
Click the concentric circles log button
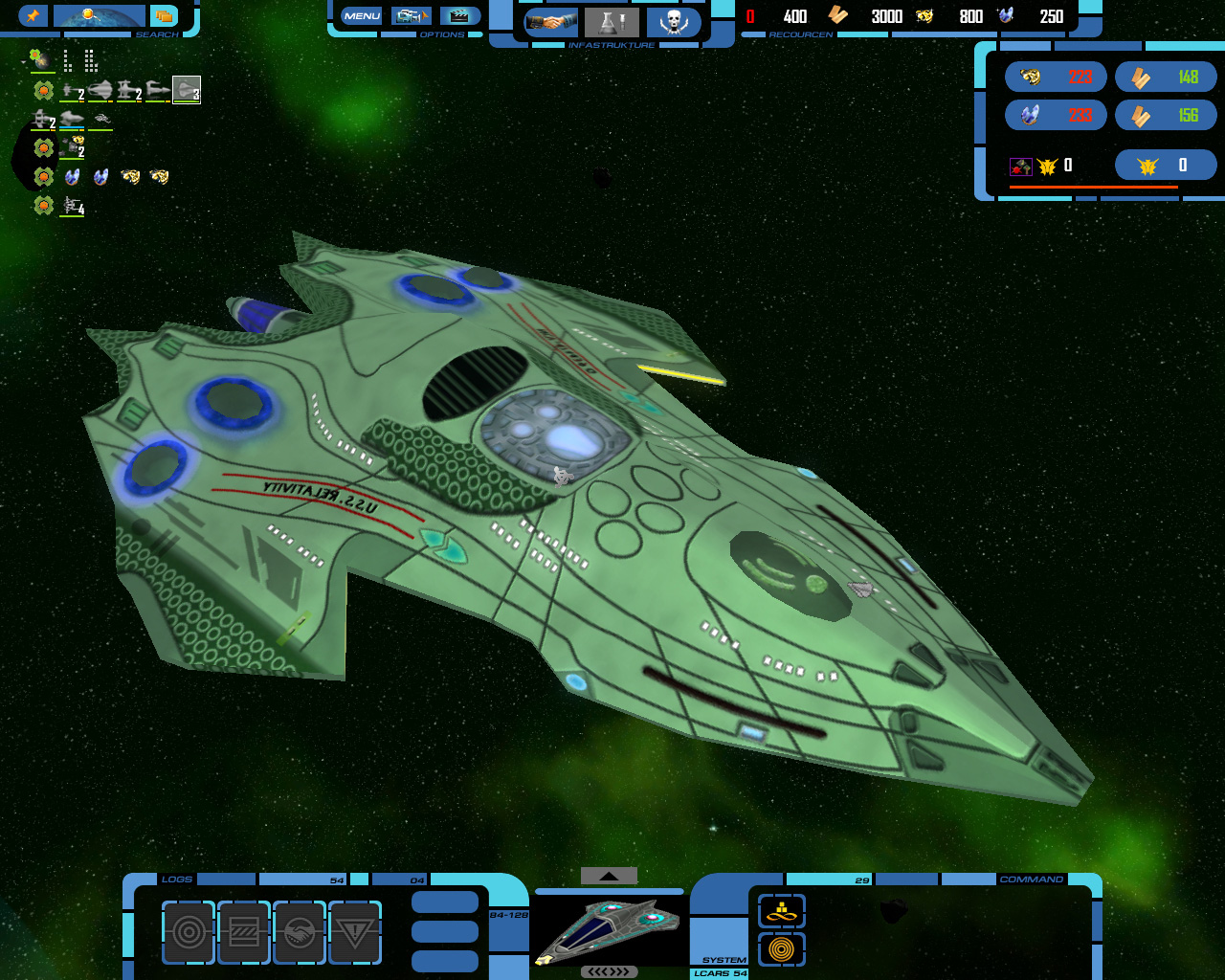[x=189, y=932]
